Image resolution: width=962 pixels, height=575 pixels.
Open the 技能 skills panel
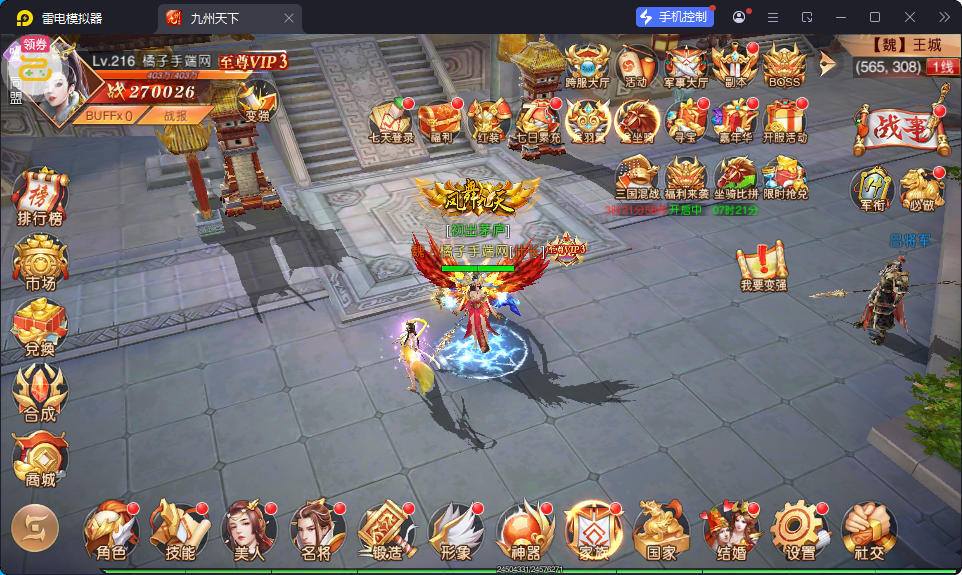(180, 531)
